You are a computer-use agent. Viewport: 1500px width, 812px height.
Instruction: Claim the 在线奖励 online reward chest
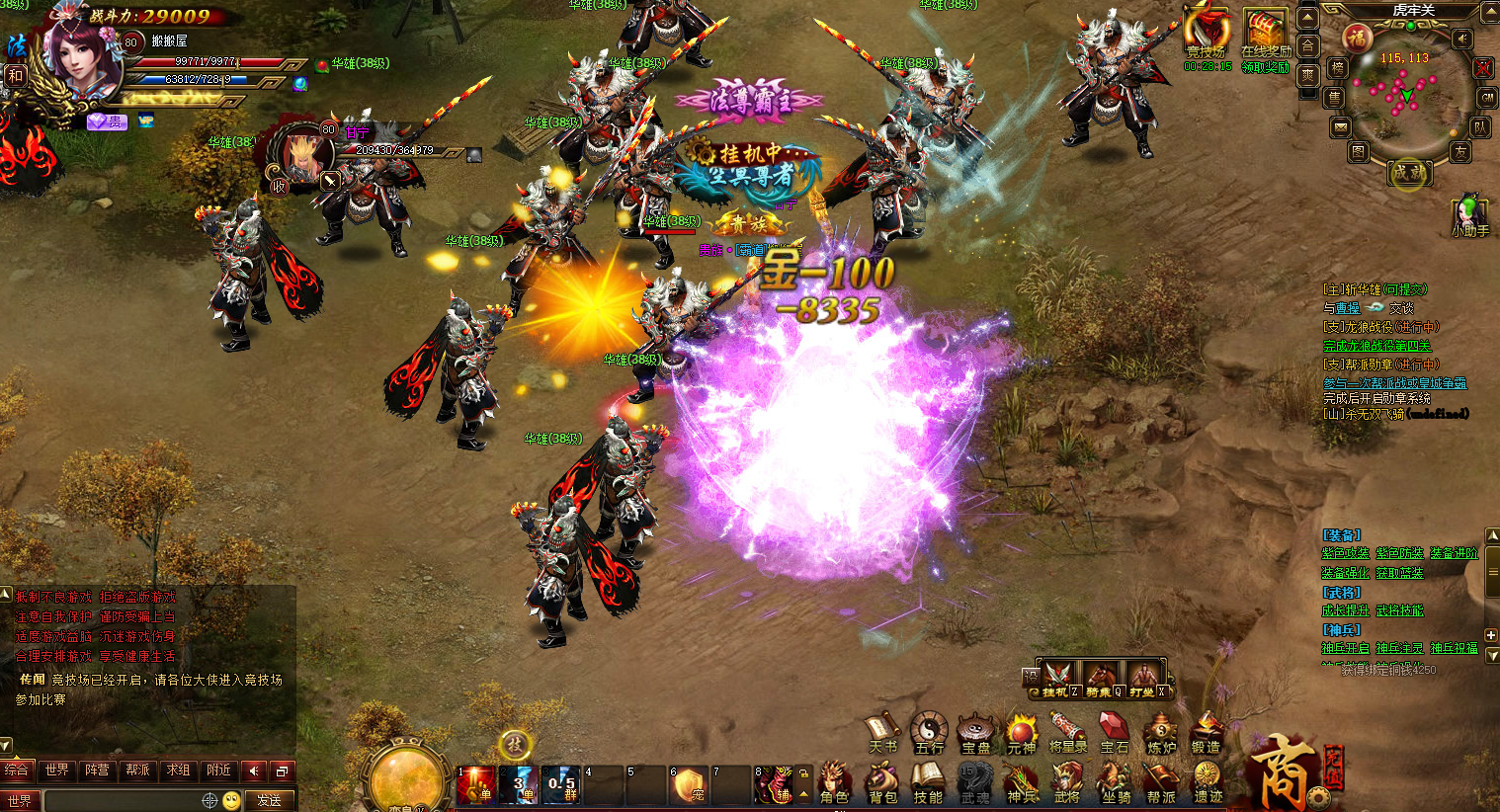coord(1265,33)
